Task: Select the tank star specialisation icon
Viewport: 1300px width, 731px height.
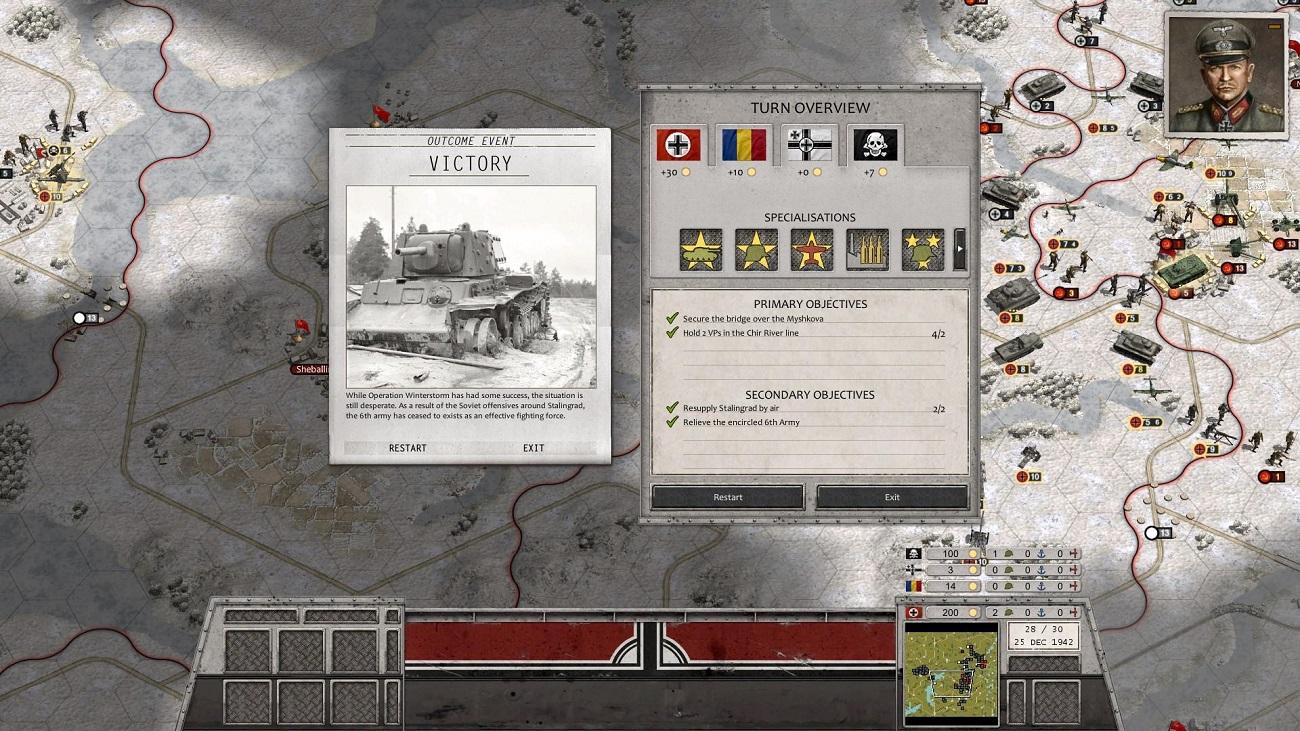Action: point(700,250)
